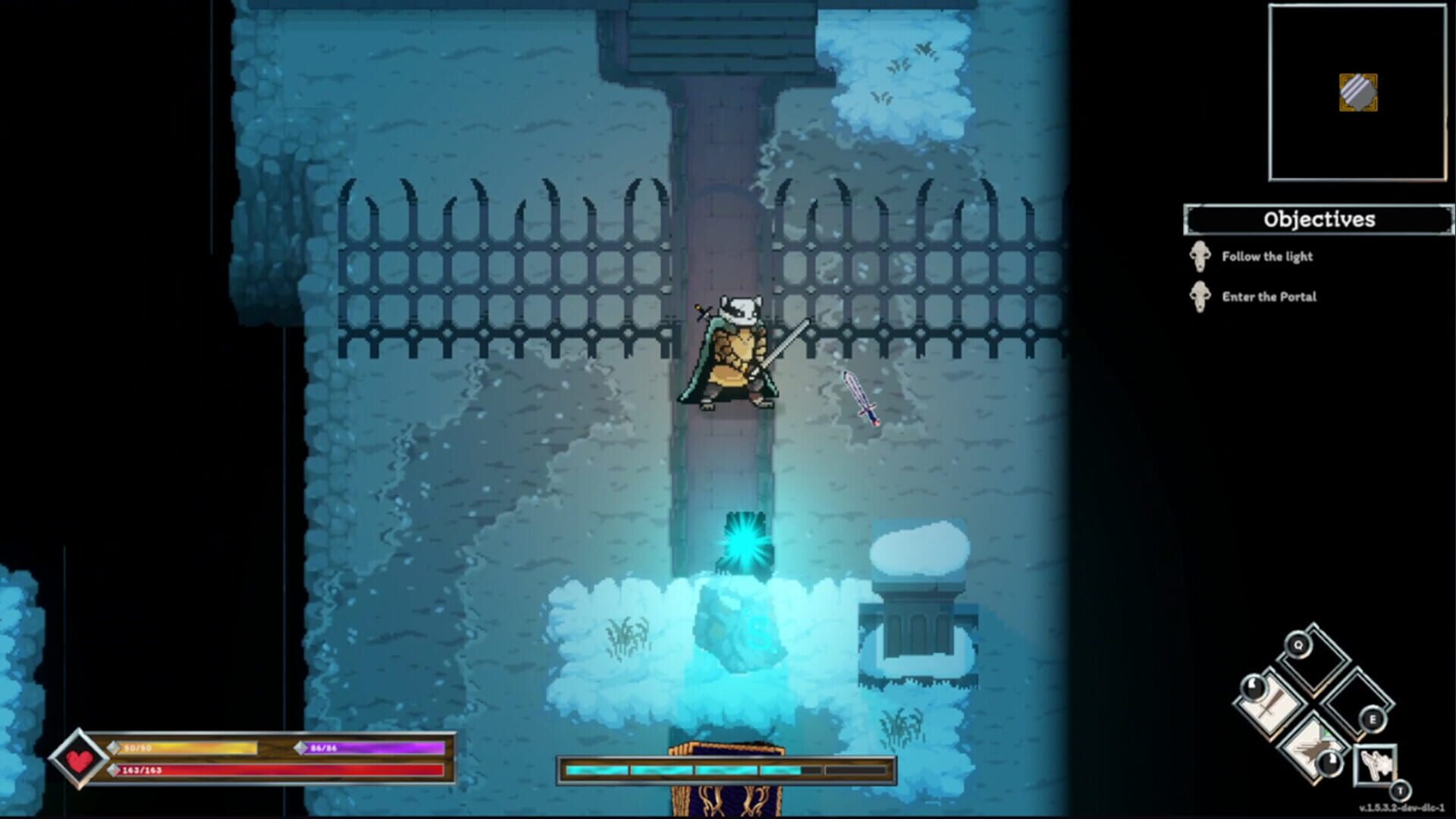The height and width of the screenshot is (819, 1456).
Task: Collapse the Objectives panel header
Action: (x=1318, y=221)
